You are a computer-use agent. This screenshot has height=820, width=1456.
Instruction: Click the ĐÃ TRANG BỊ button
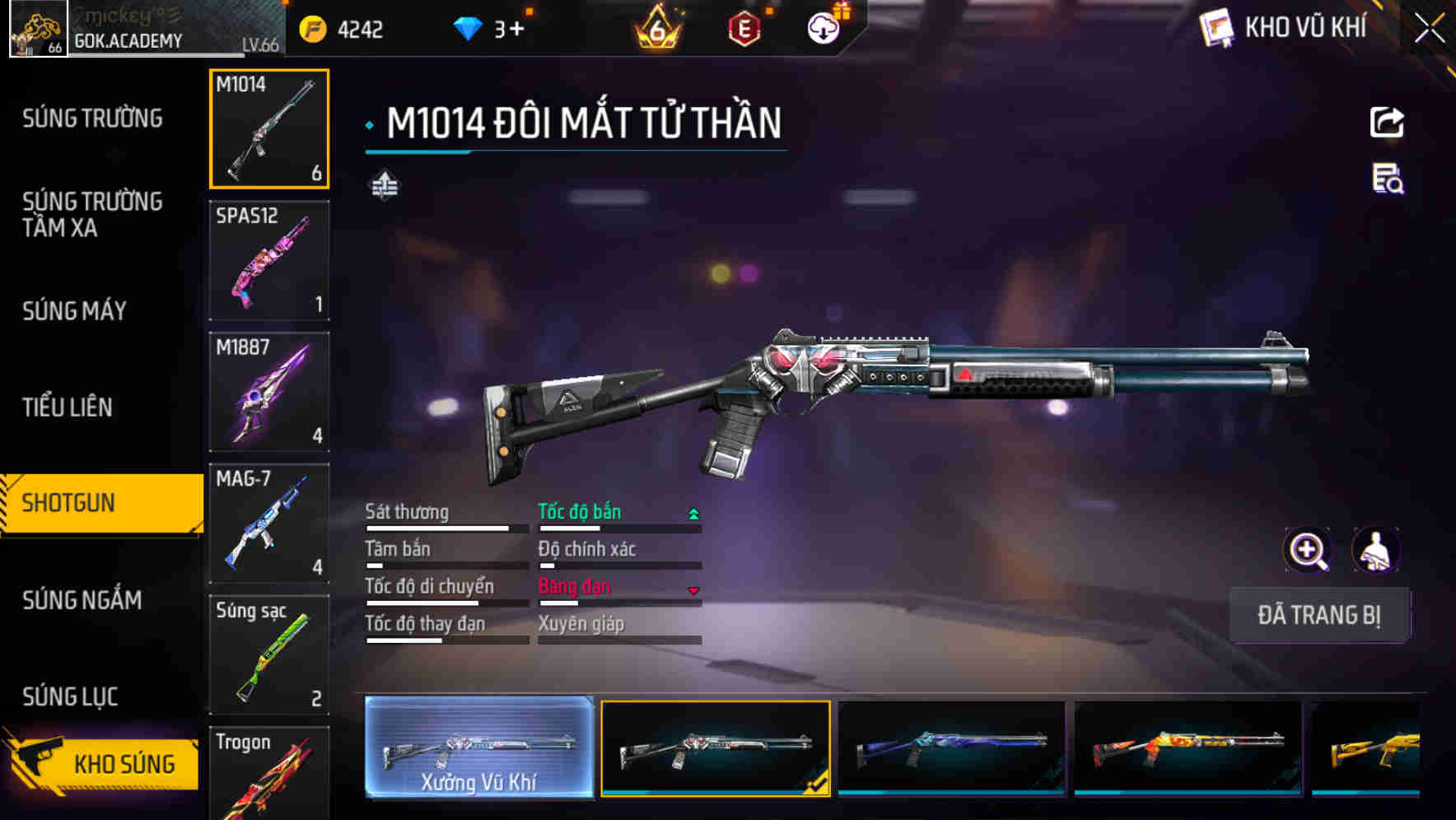1318,615
